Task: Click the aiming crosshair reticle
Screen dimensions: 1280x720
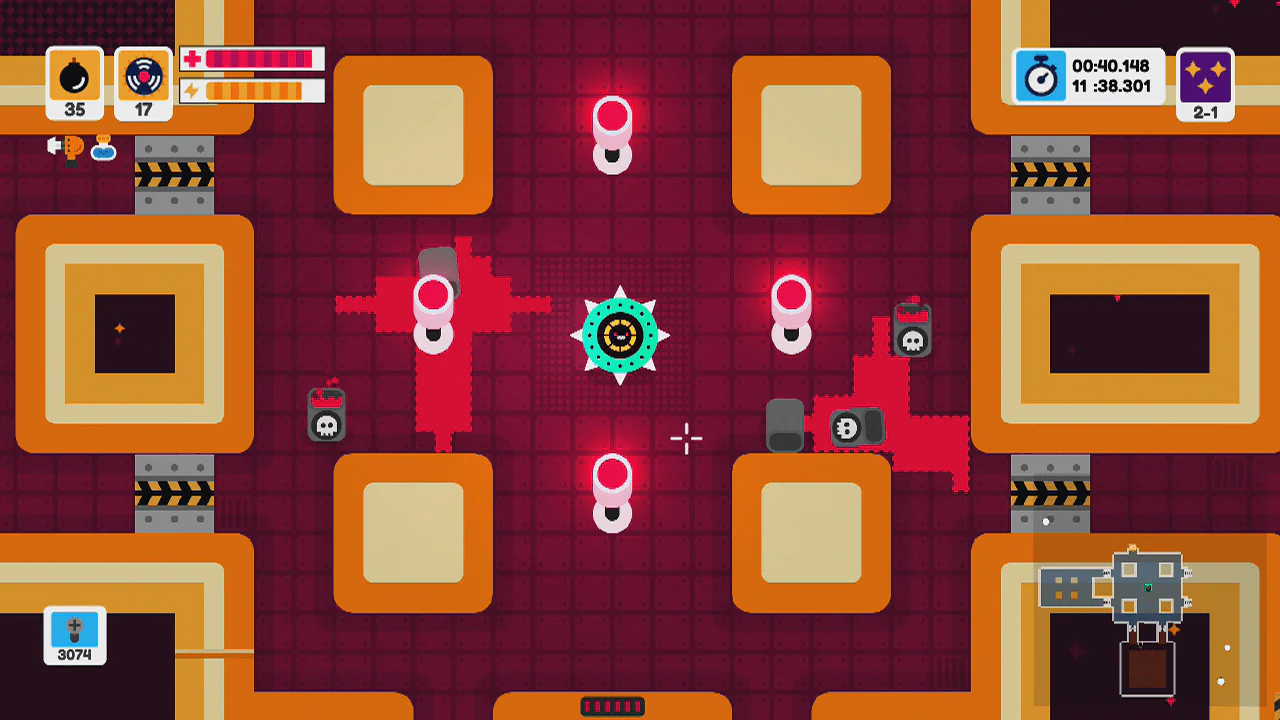Action: (687, 438)
